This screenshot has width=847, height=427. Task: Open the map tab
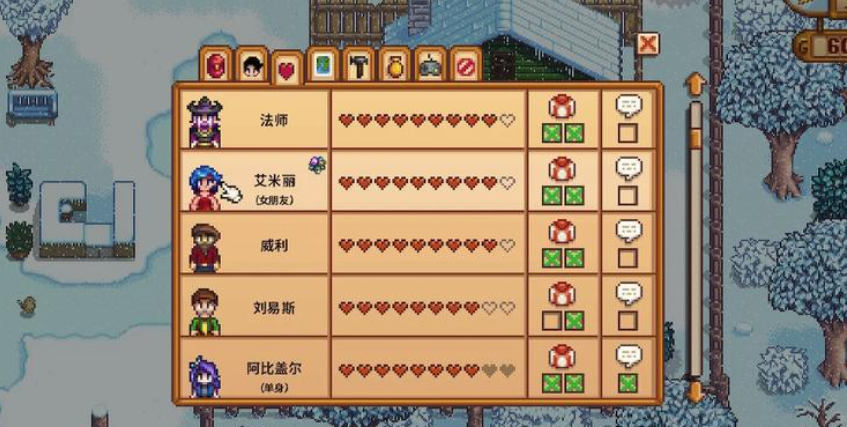click(323, 65)
